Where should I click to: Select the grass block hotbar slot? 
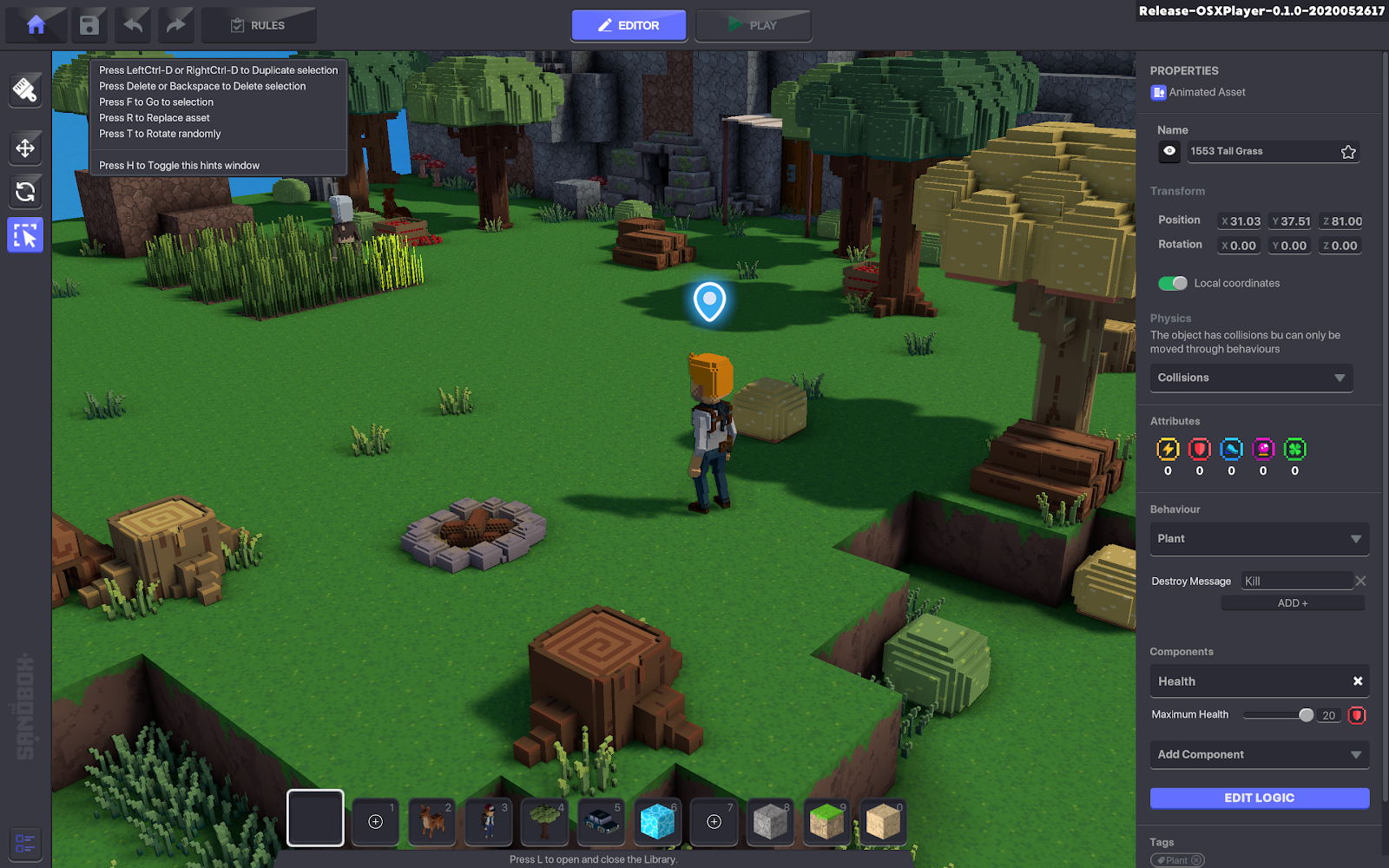(x=826, y=821)
